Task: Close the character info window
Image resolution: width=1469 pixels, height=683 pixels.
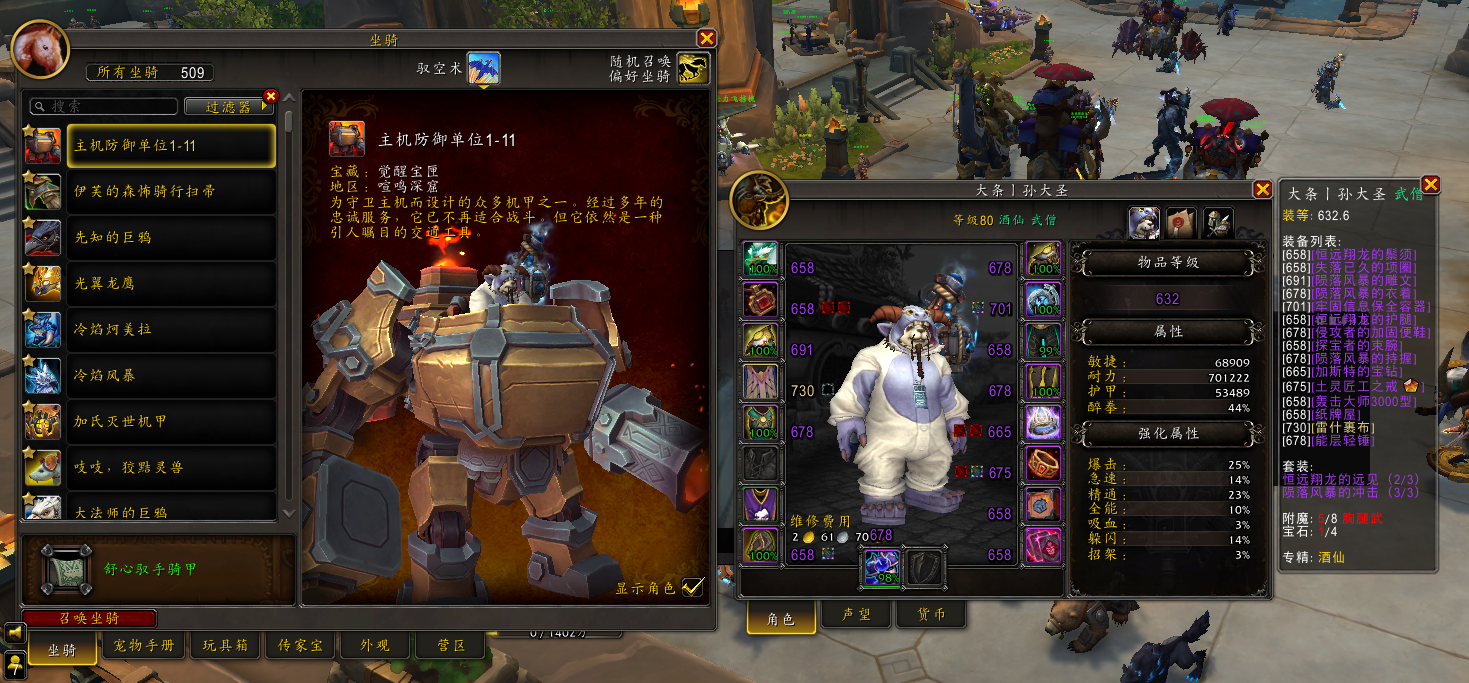Action: [1261, 190]
